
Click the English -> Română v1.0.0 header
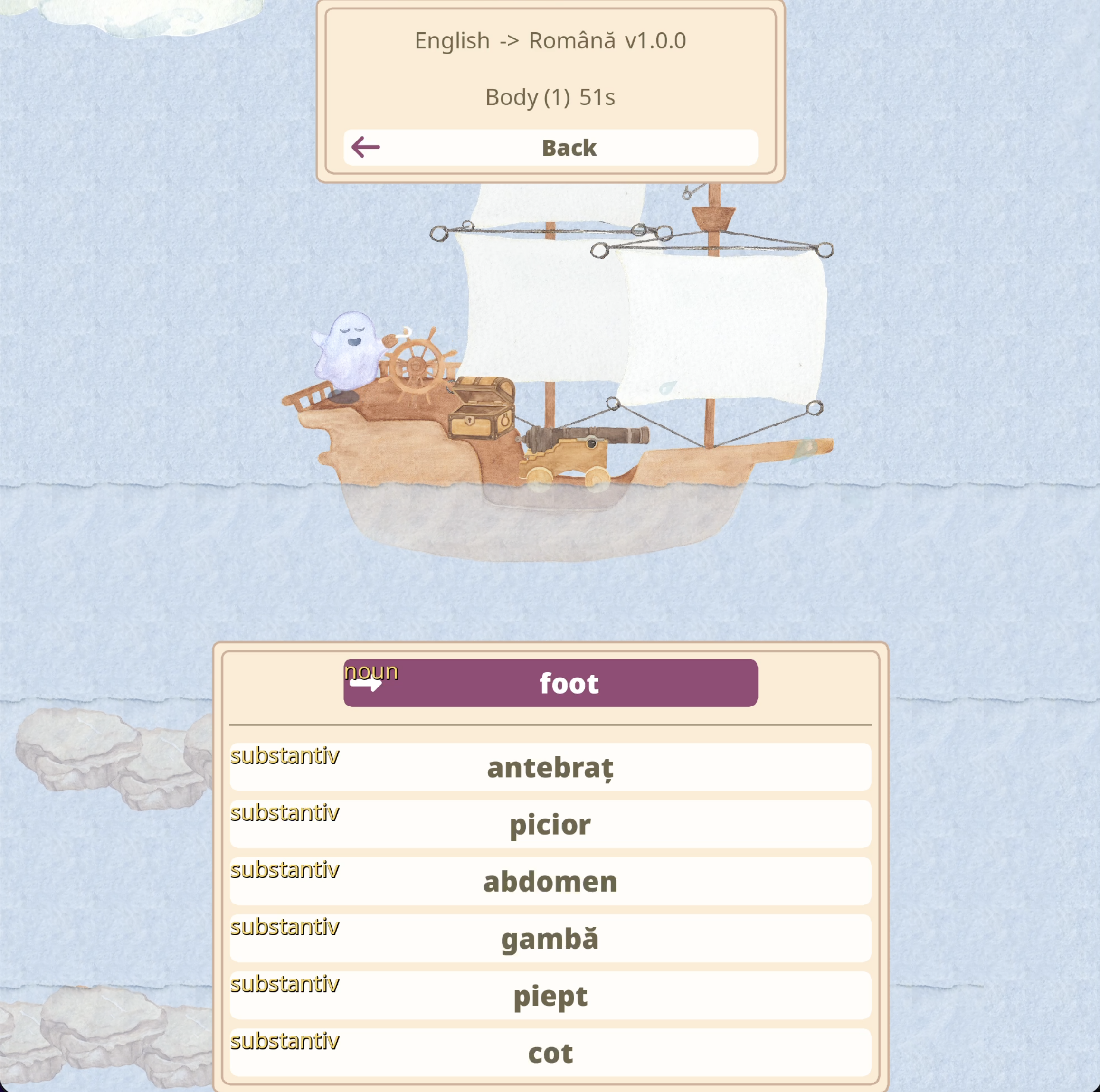(550, 40)
